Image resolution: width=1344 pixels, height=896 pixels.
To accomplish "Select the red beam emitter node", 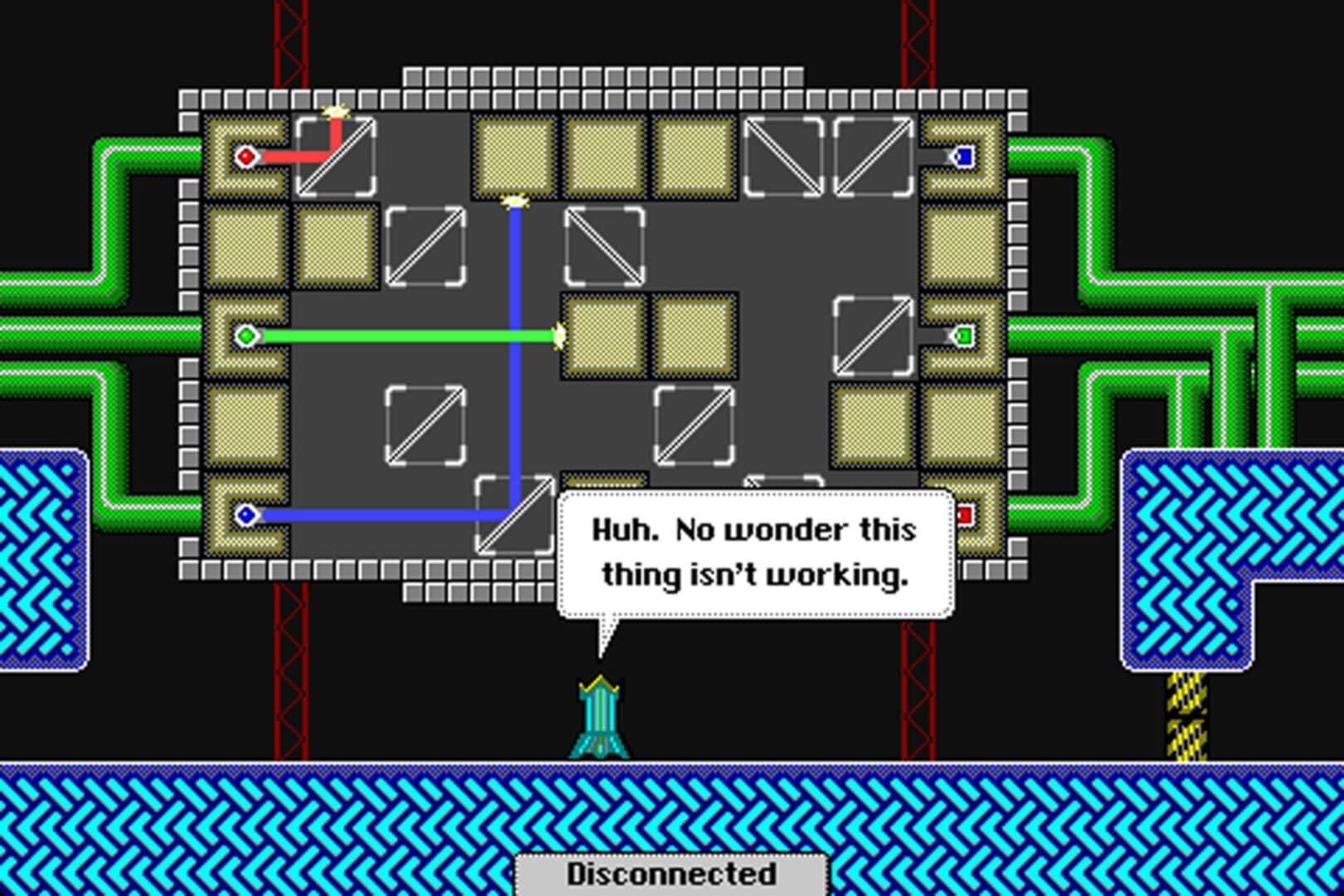I will coord(246,157).
